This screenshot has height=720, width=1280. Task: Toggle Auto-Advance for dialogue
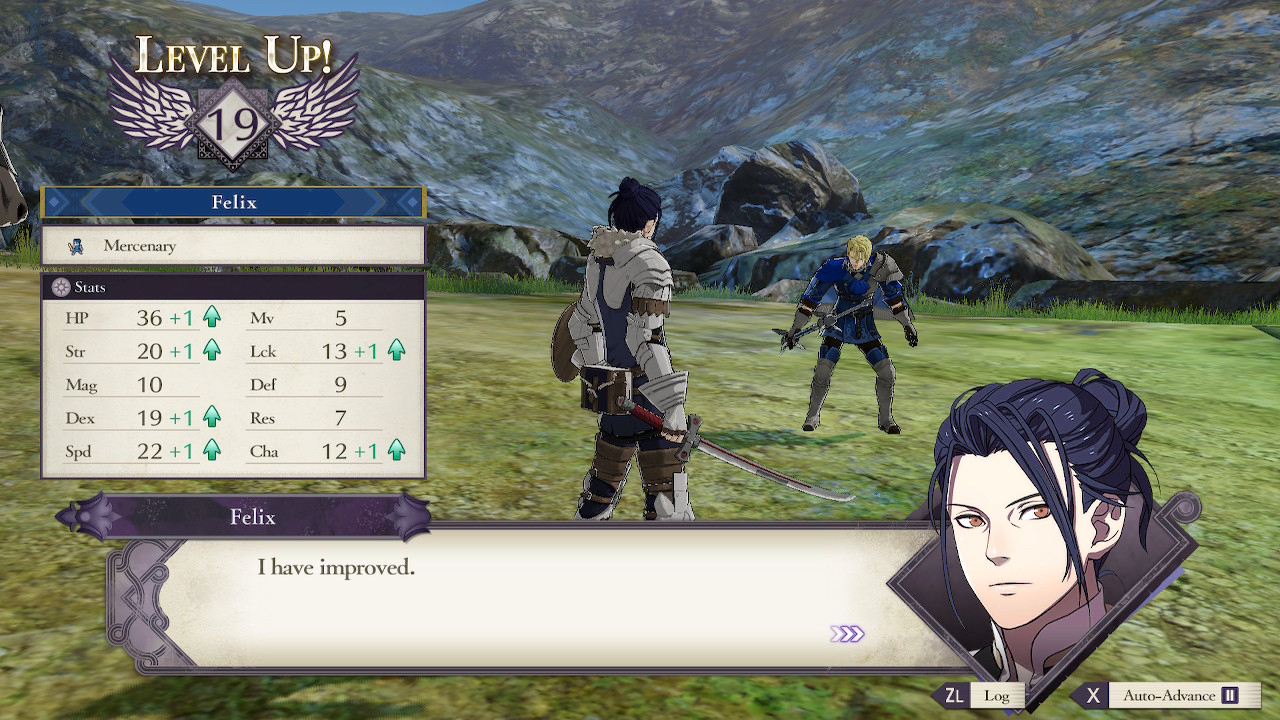click(1168, 696)
